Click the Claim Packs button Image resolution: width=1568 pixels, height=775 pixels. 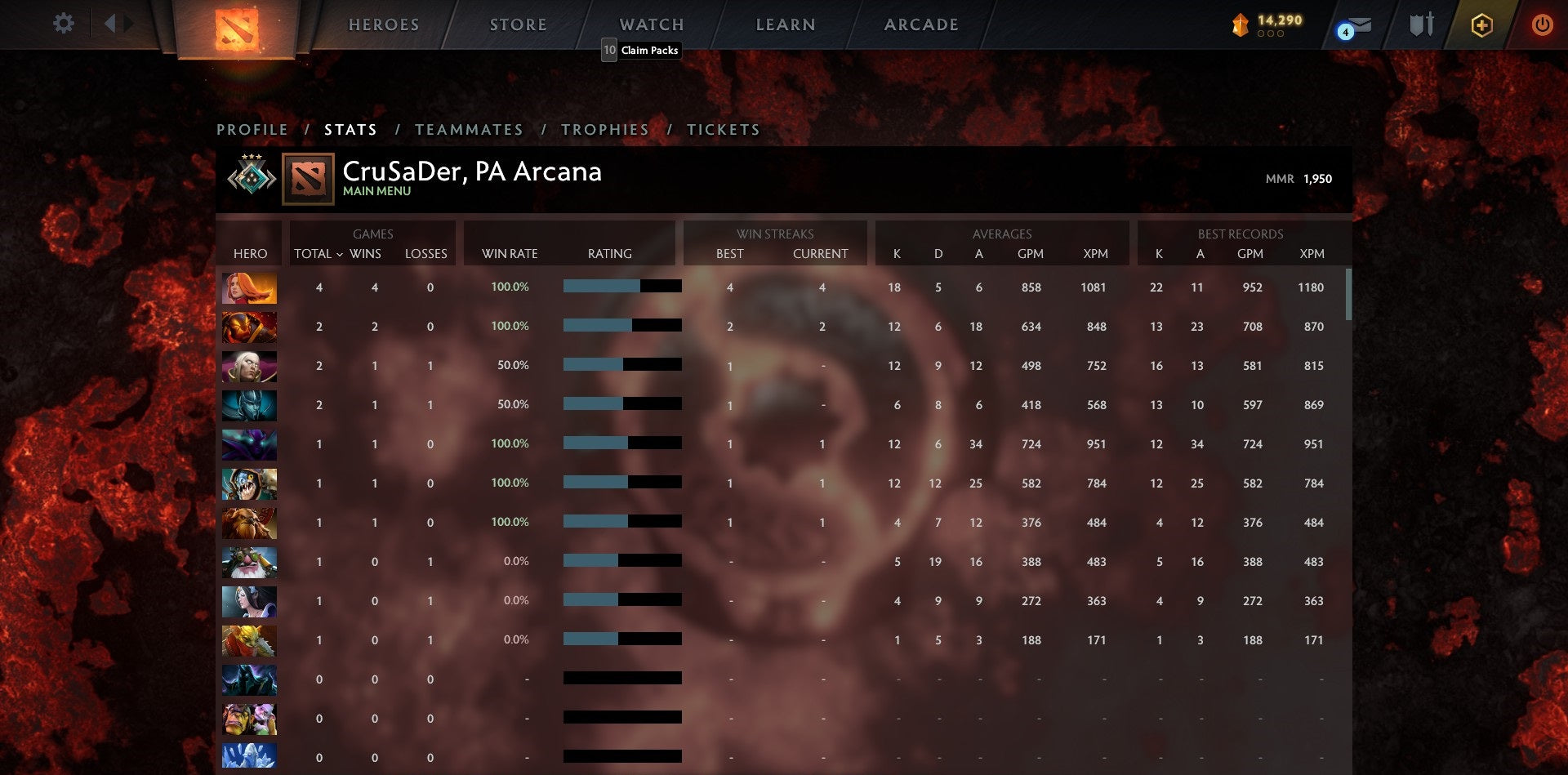click(640, 51)
